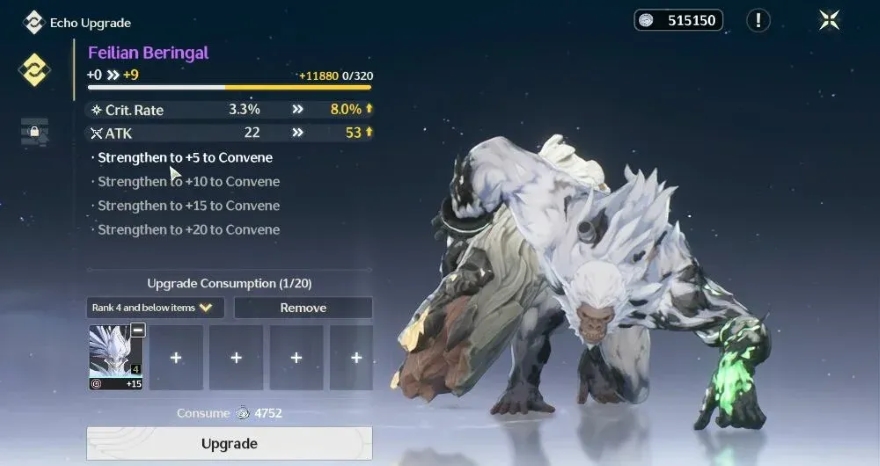Remove the selected upgrade materials
Viewport: 880px width, 466px height.
click(x=303, y=308)
